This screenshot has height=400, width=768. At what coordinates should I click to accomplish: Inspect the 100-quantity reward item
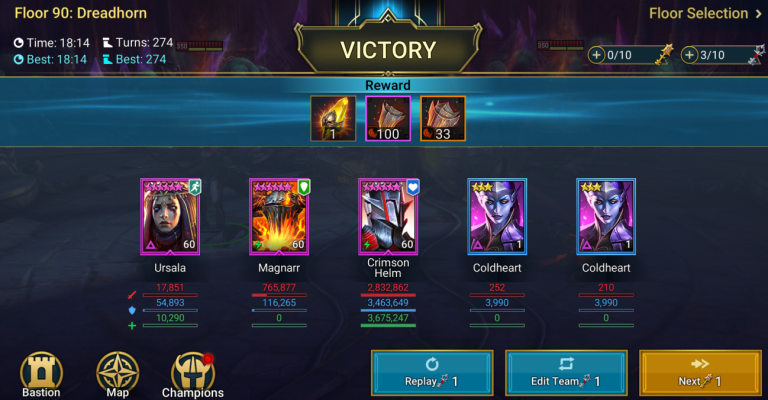[386, 119]
